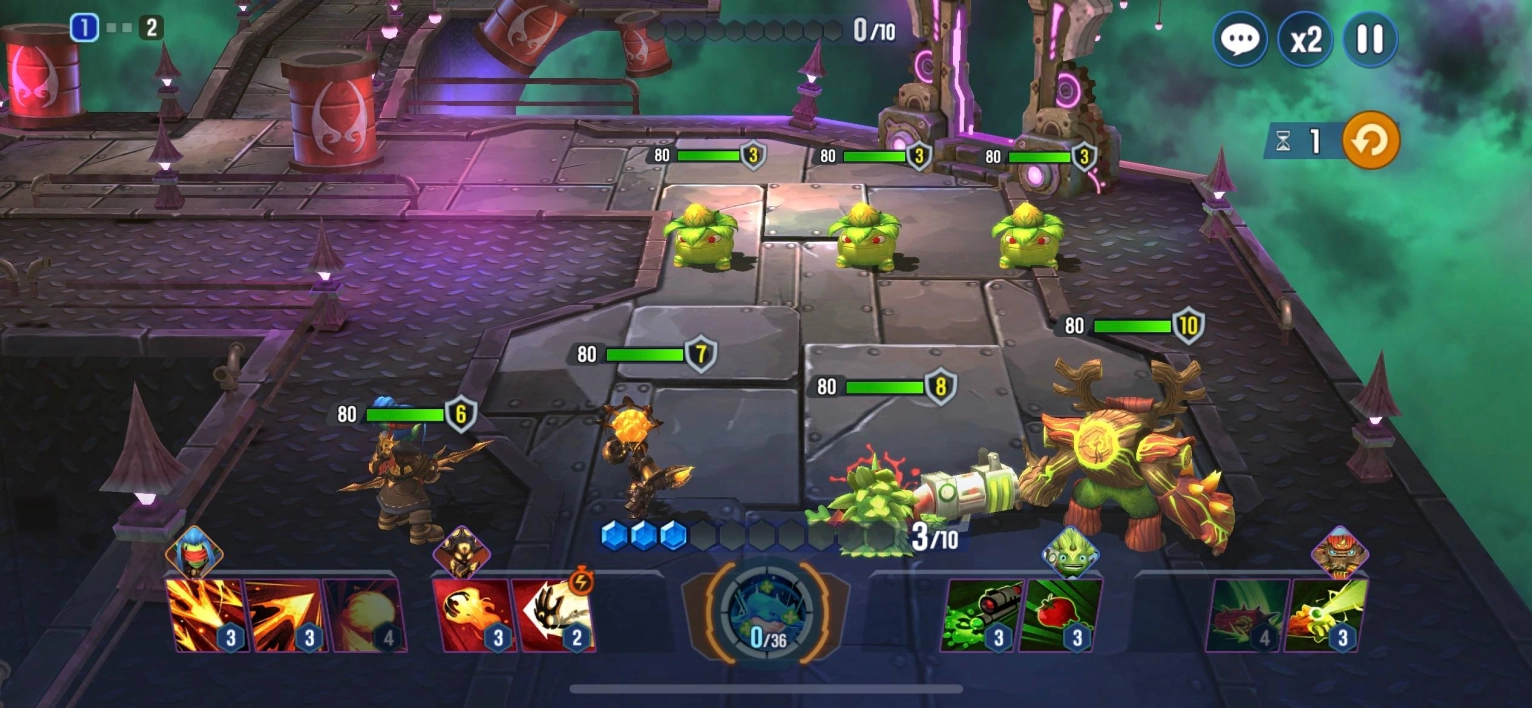Screen dimensions: 1532x708
Task: Activate the flaming skull fireball card
Action: (x=472, y=615)
